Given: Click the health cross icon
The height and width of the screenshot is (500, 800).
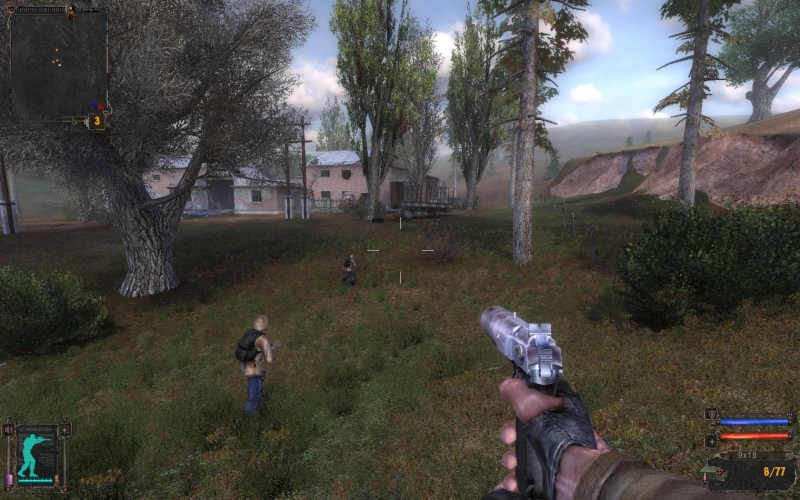Looking at the screenshot, I should pyautogui.click(x=712, y=438).
